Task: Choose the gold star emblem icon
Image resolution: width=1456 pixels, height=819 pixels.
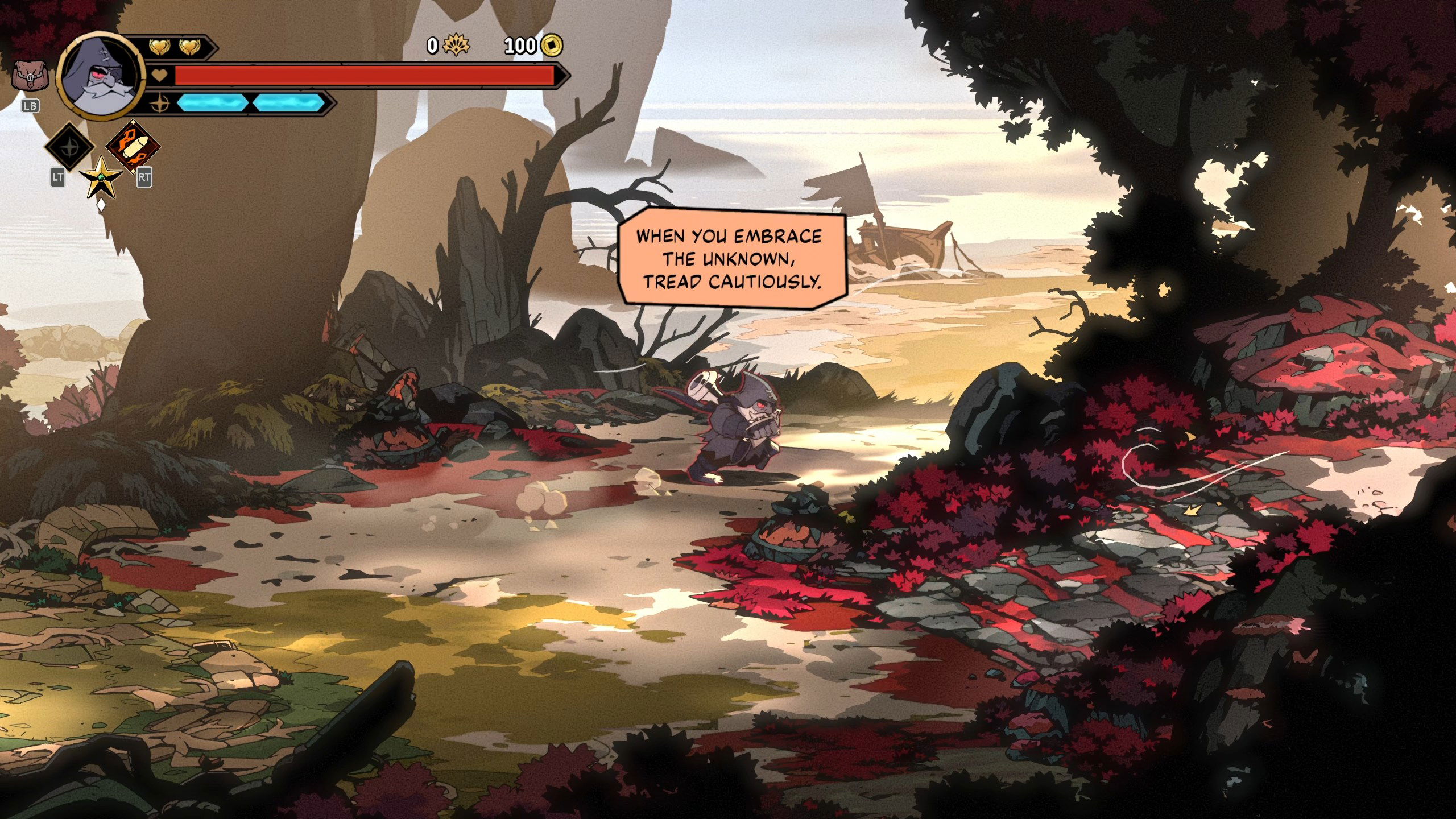Action: pyautogui.click(x=101, y=179)
